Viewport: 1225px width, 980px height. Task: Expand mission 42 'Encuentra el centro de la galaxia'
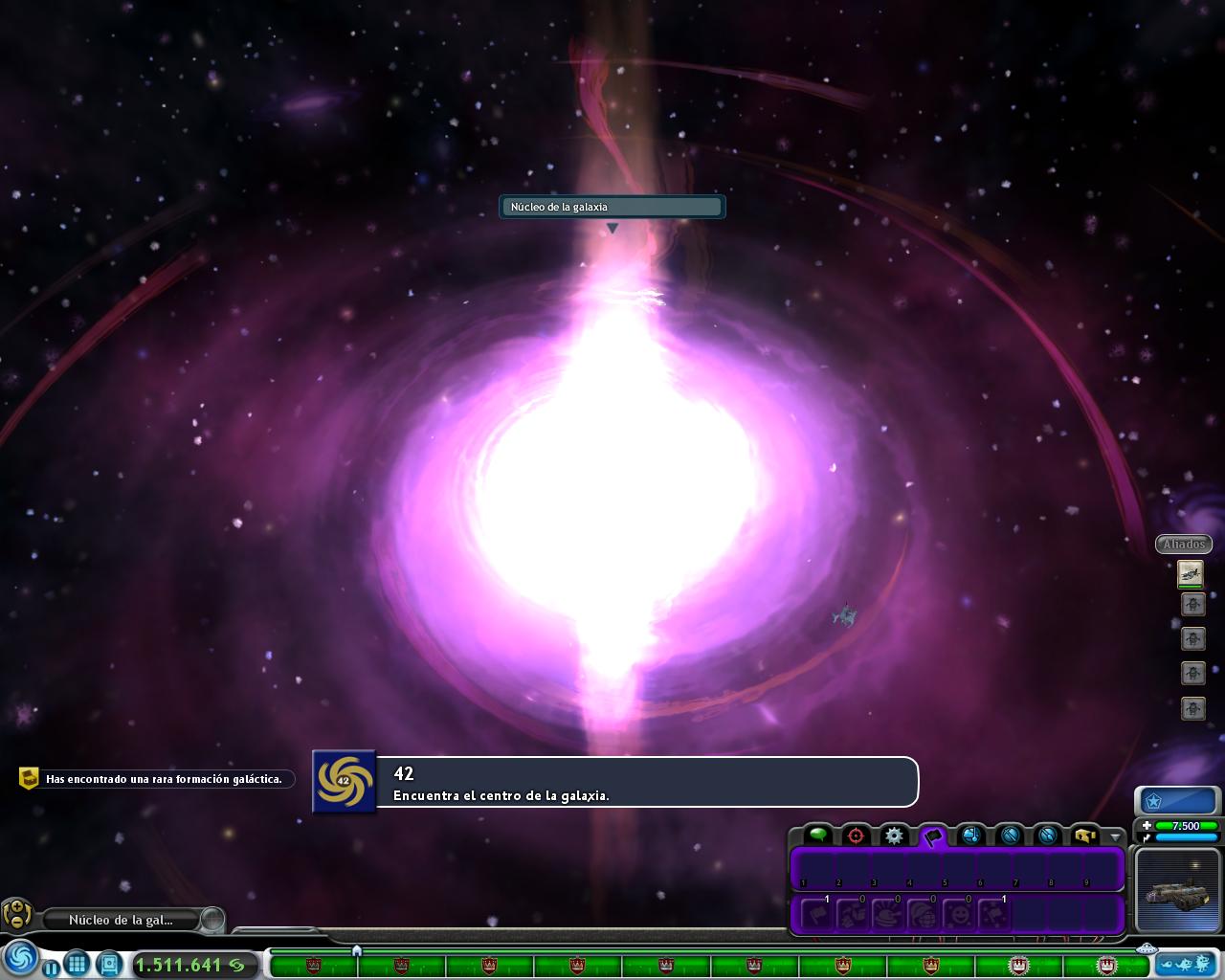(x=612, y=782)
